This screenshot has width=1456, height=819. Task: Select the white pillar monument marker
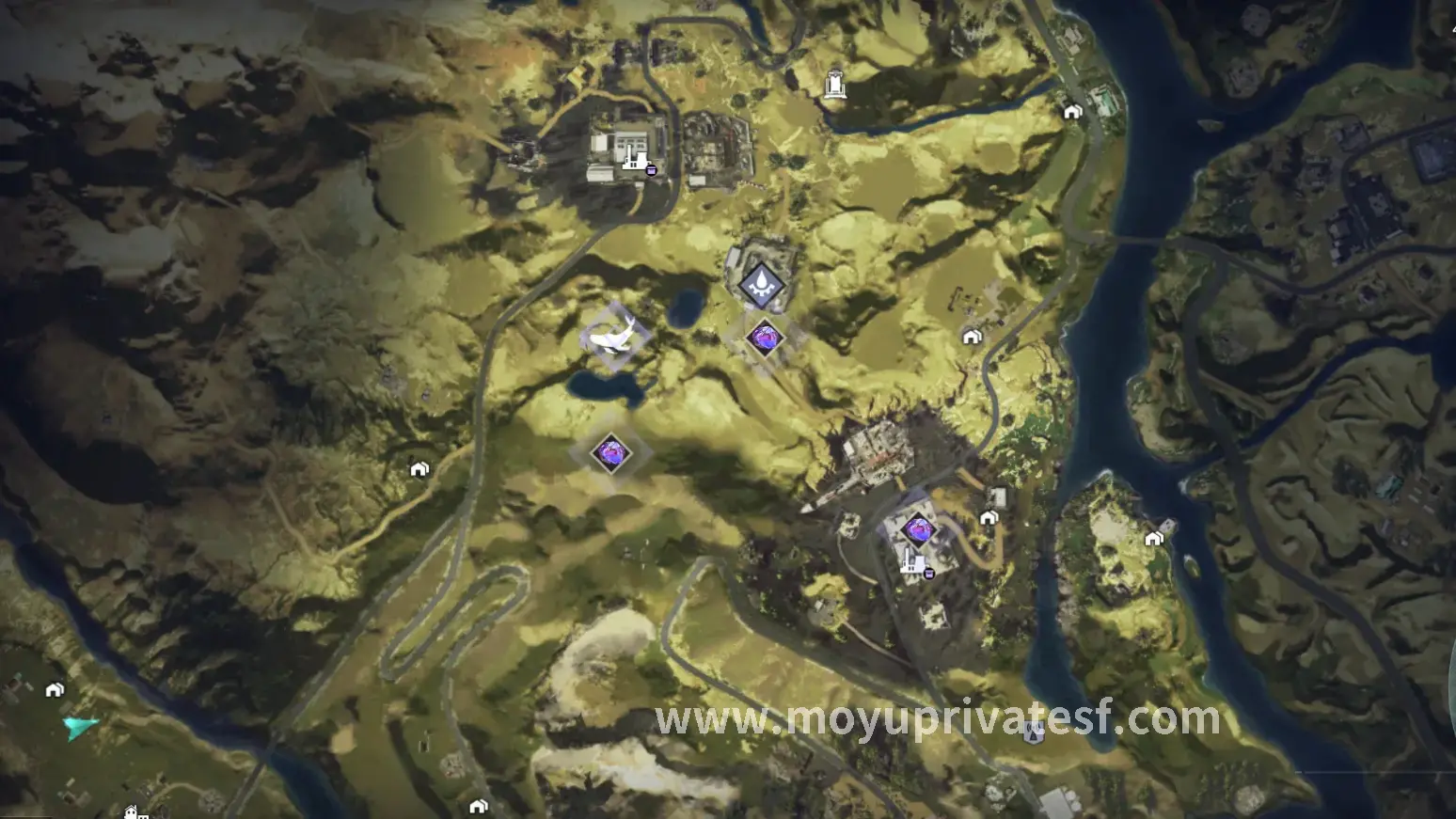(834, 84)
